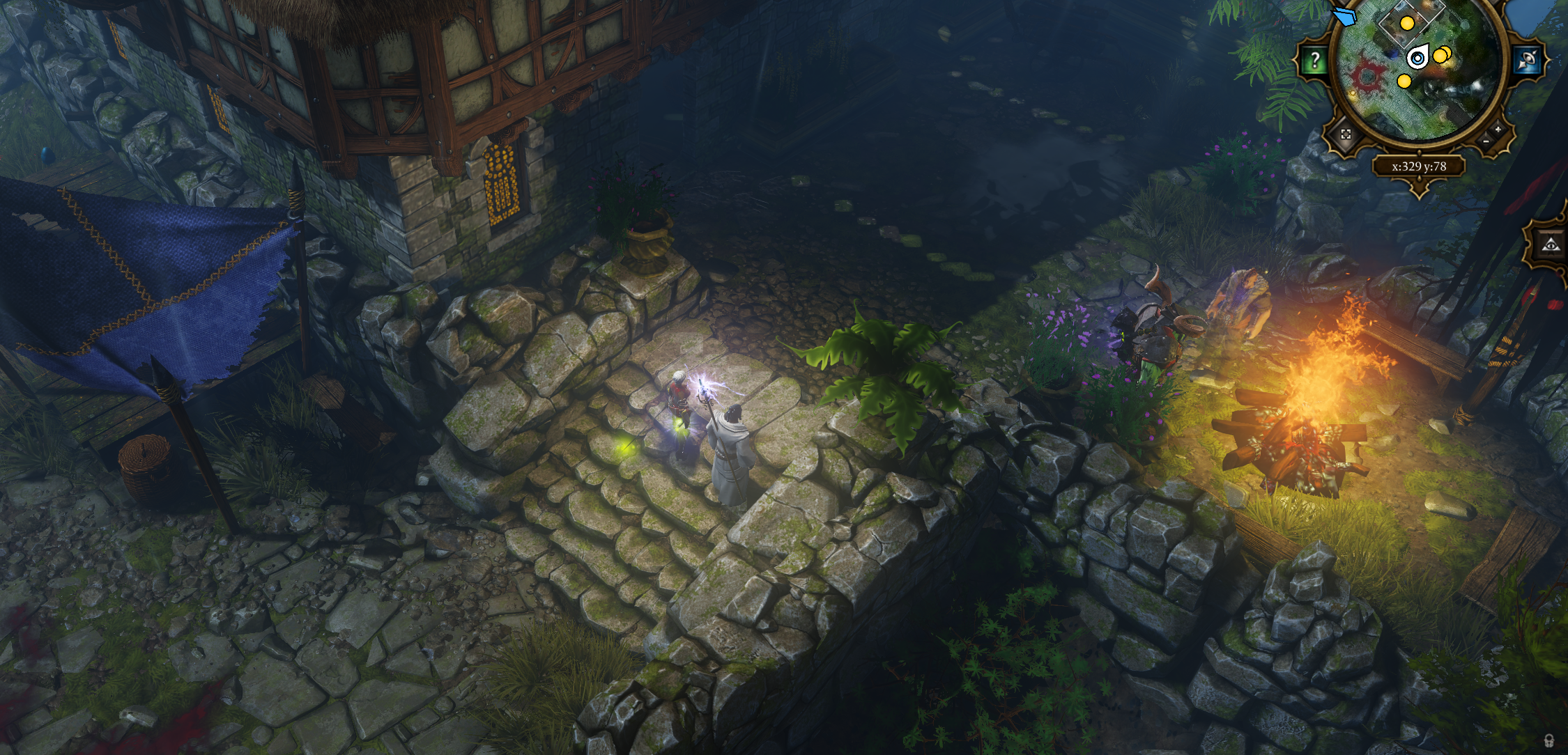1568x755 pixels.
Task: Open the green question mark help button
Action: (1314, 60)
